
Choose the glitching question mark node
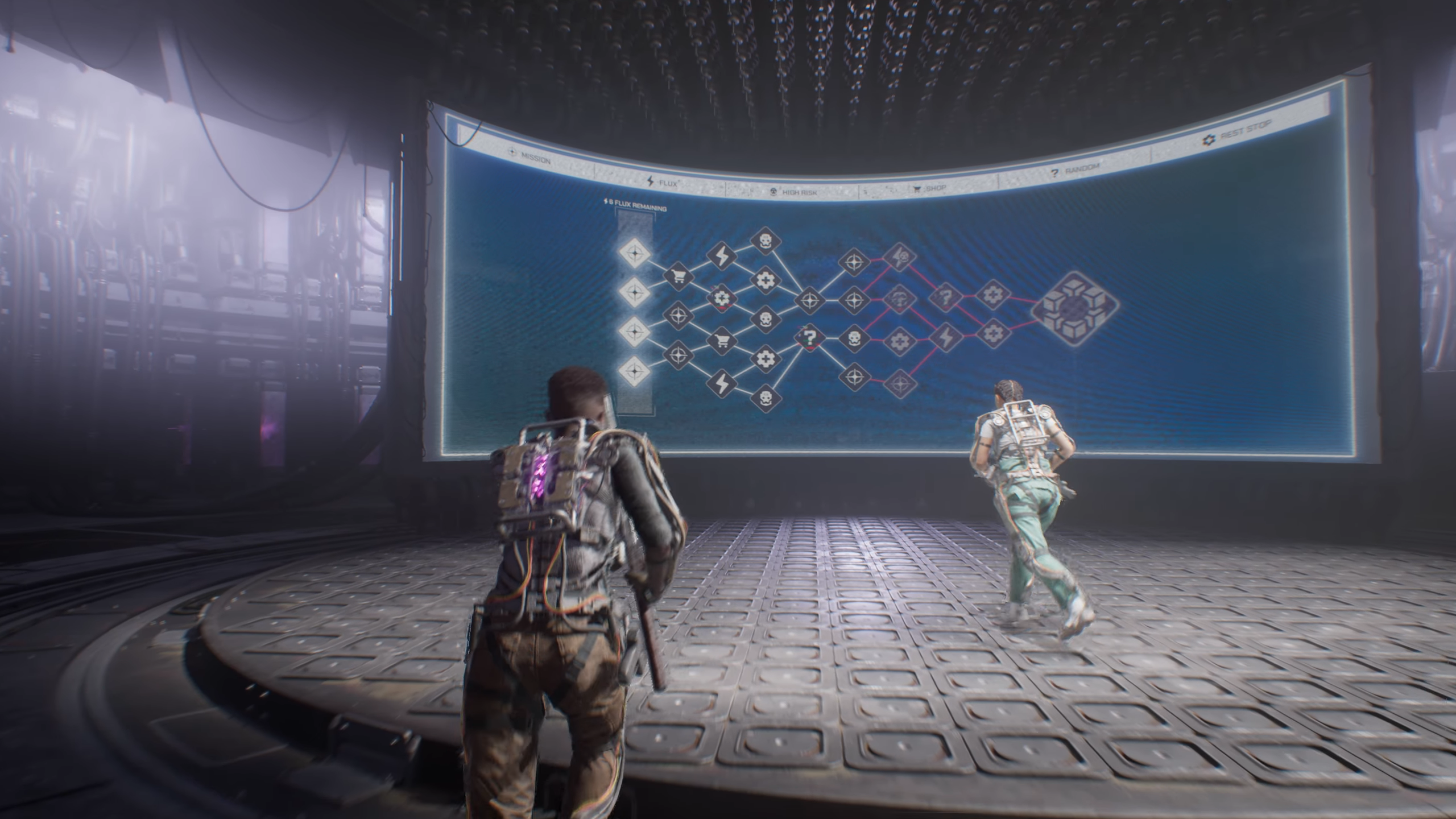(x=810, y=338)
